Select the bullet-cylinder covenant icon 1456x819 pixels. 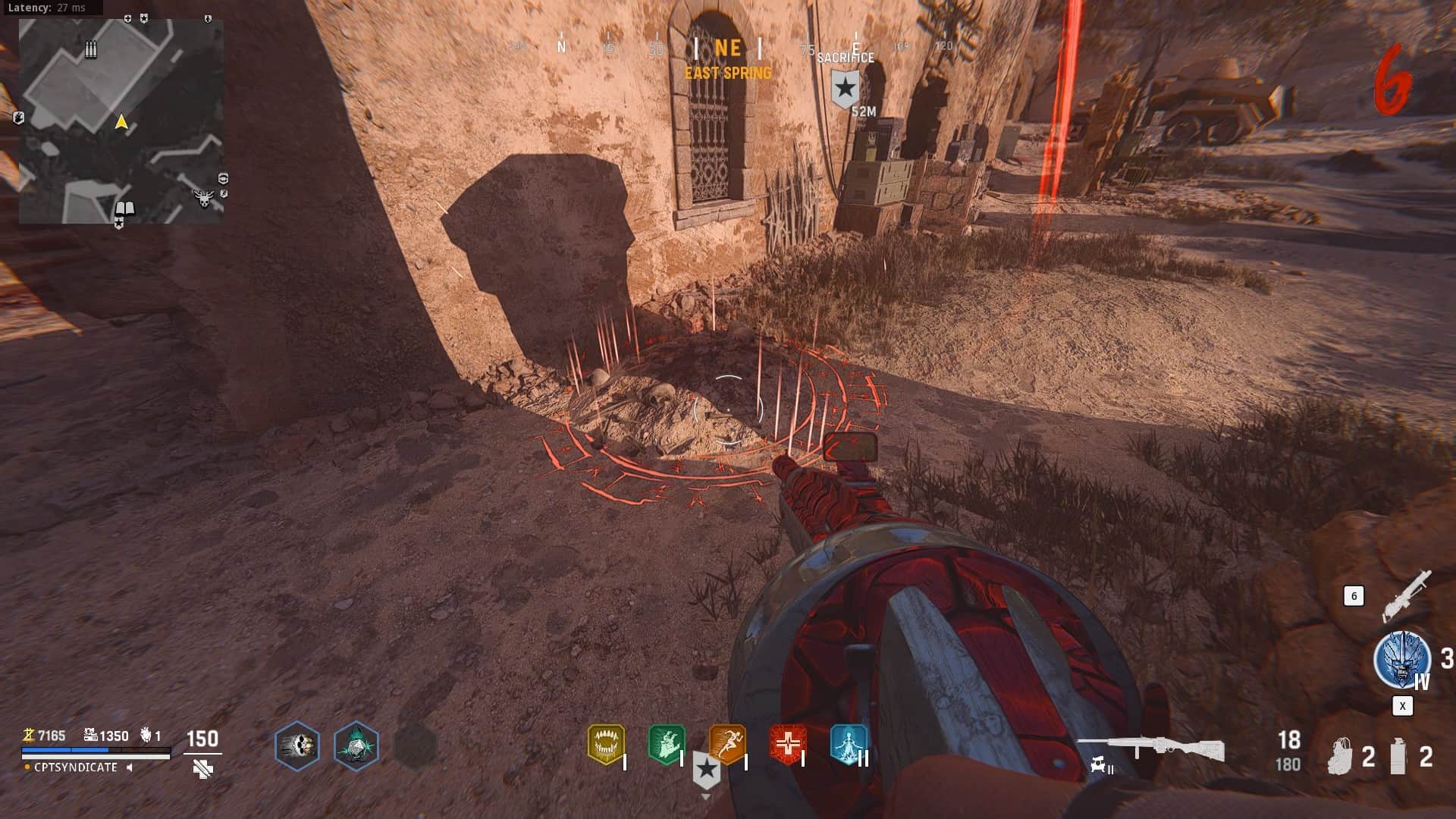[297, 745]
